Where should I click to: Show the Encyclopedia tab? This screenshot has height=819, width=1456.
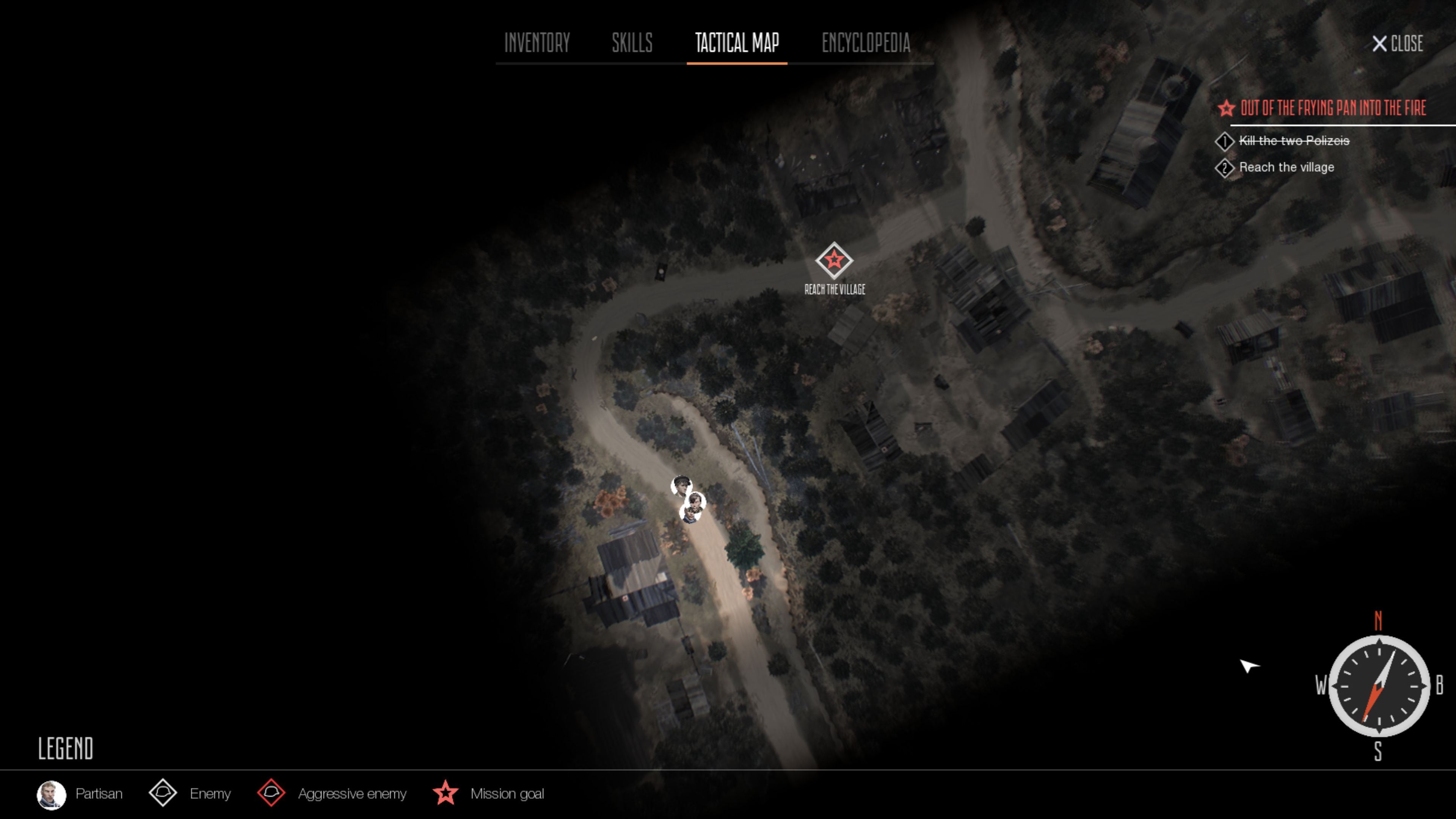point(865,43)
